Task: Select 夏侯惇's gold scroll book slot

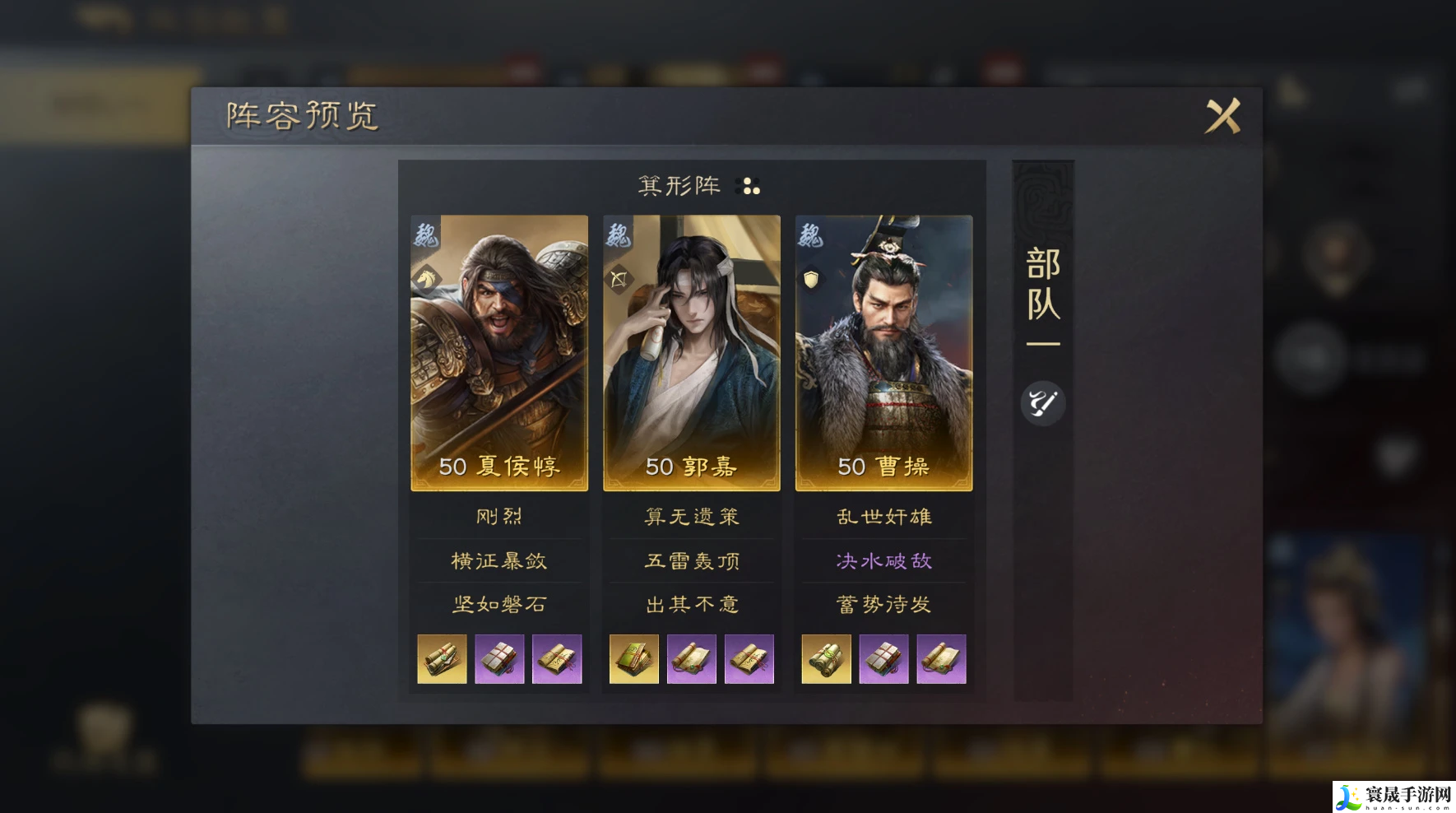Action: (x=442, y=659)
